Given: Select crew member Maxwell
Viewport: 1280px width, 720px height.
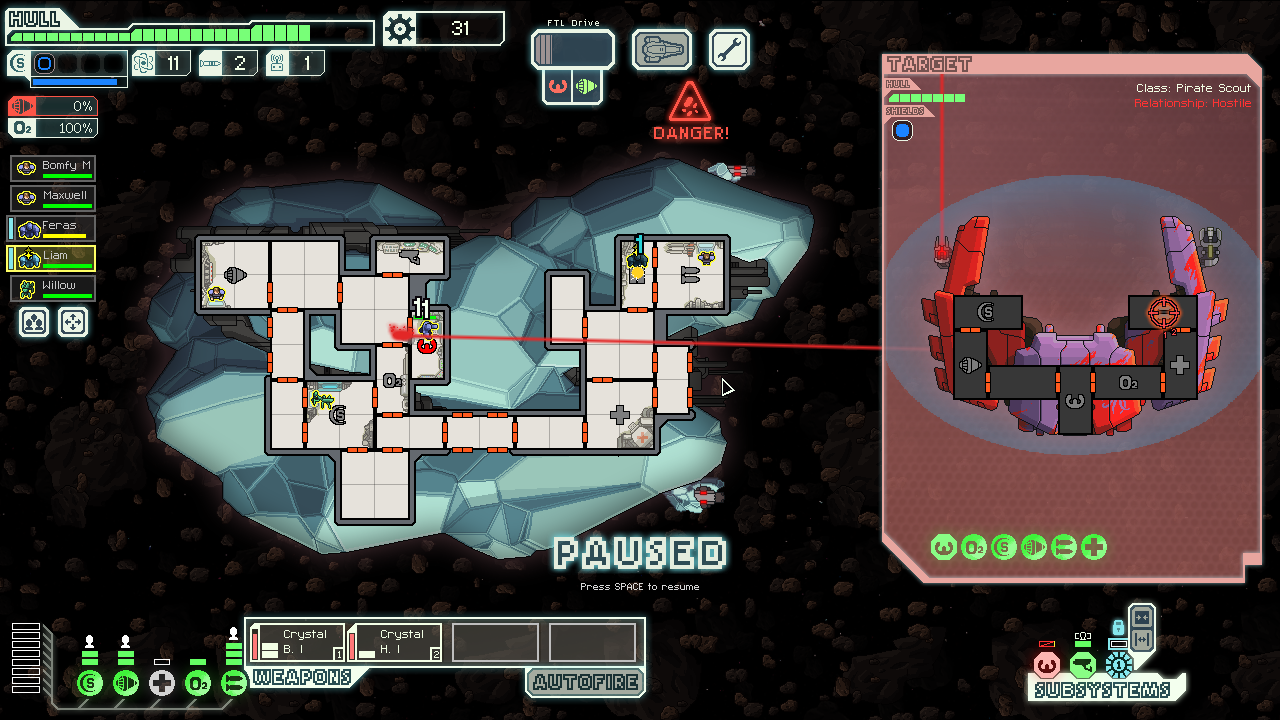Looking at the screenshot, I should click(53, 197).
